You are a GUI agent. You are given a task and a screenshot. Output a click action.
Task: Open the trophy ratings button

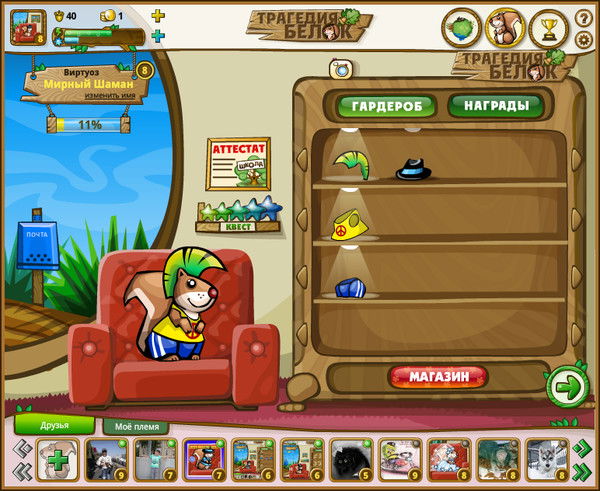pyautogui.click(x=548, y=27)
